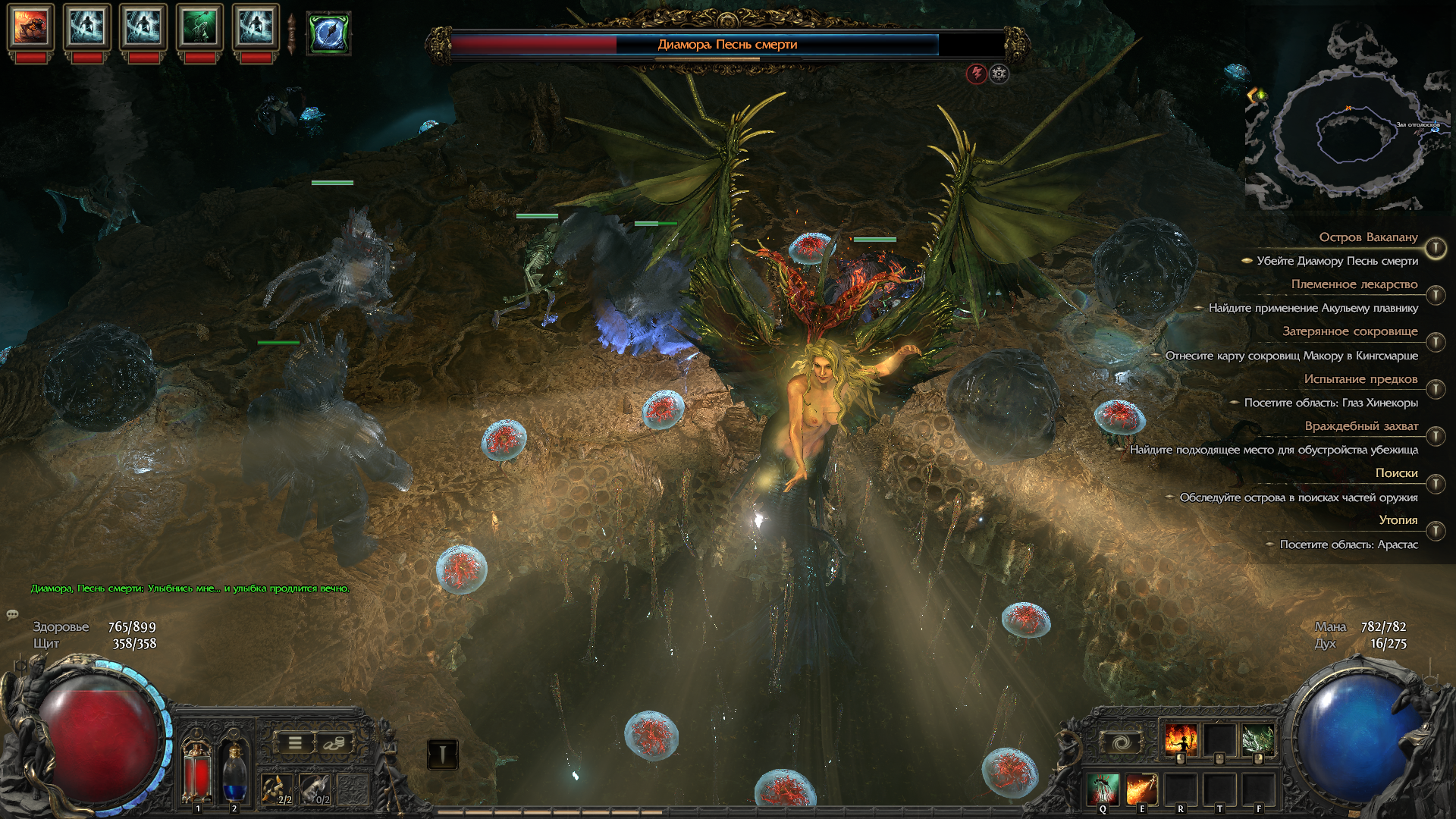The width and height of the screenshot is (1456, 819).
Task: Select the "Испытание предков" quest entry
Action: coord(1360,379)
